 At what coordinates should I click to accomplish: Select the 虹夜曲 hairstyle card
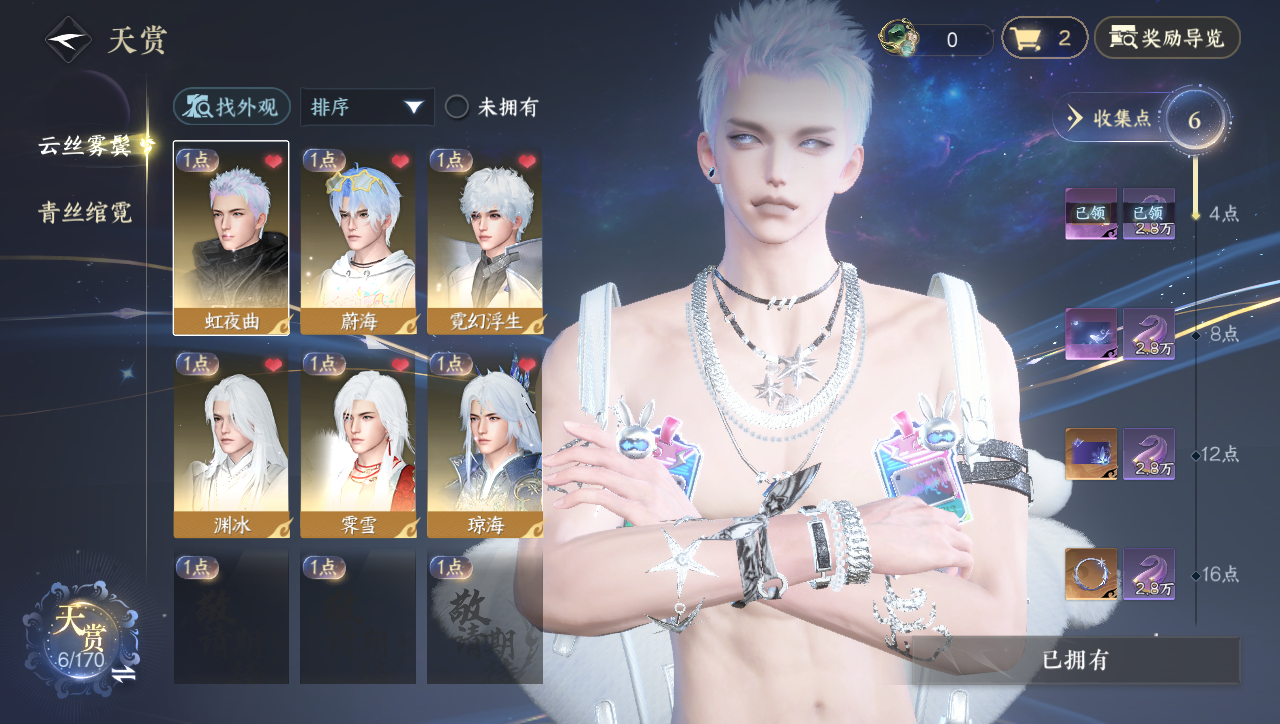pyautogui.click(x=231, y=238)
